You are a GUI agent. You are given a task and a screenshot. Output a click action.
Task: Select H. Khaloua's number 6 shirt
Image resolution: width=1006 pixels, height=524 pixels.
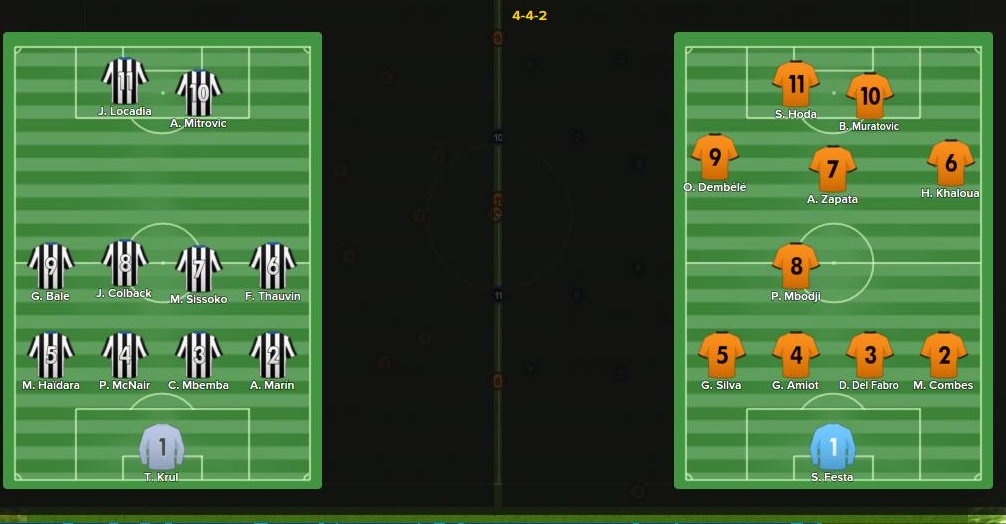[950, 164]
